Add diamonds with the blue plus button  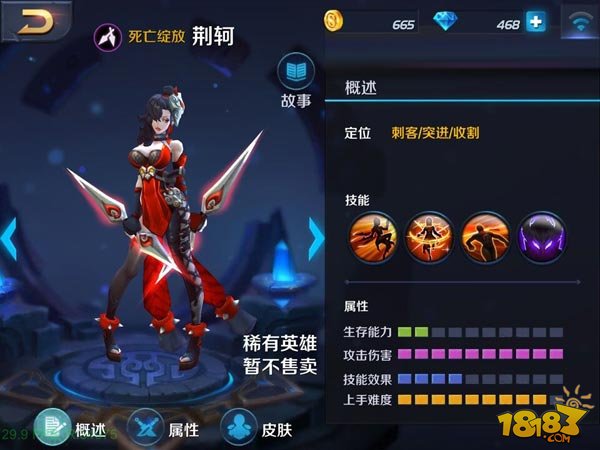point(536,21)
